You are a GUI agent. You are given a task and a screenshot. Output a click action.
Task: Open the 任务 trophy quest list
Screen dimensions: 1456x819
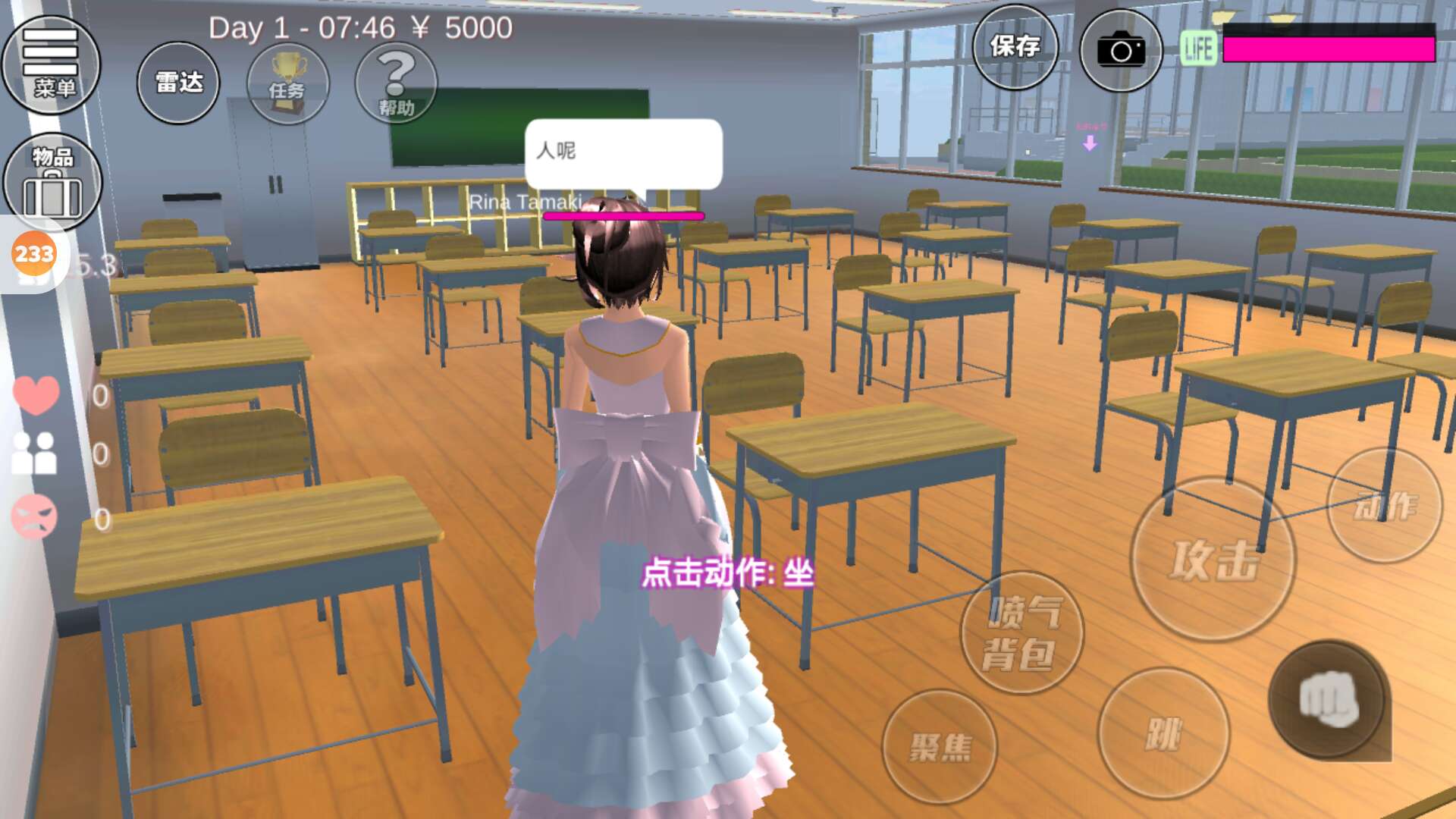pos(287,82)
